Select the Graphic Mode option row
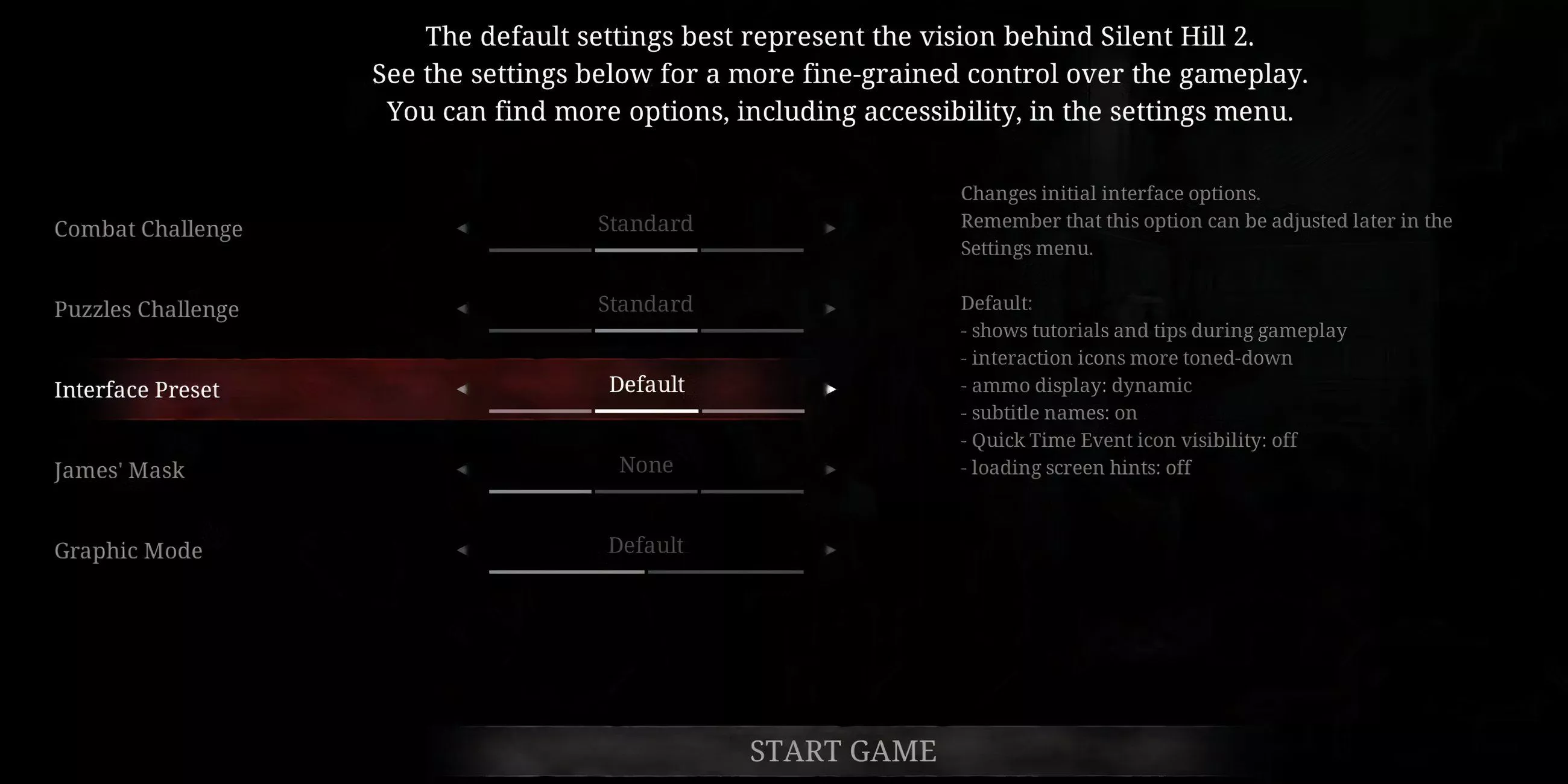The width and height of the screenshot is (1568, 784). [128, 550]
